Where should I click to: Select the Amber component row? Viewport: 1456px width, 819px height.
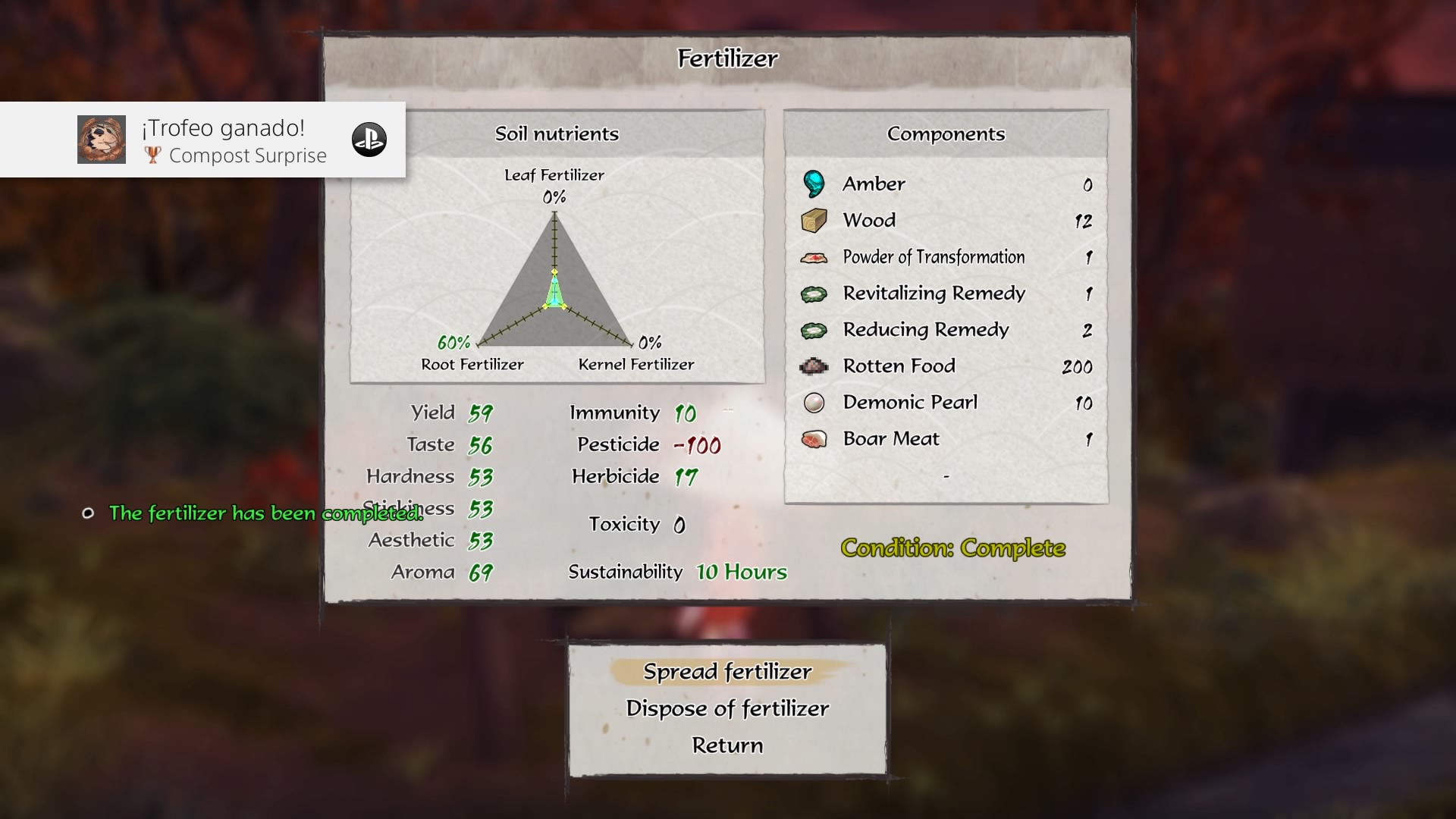click(x=946, y=184)
